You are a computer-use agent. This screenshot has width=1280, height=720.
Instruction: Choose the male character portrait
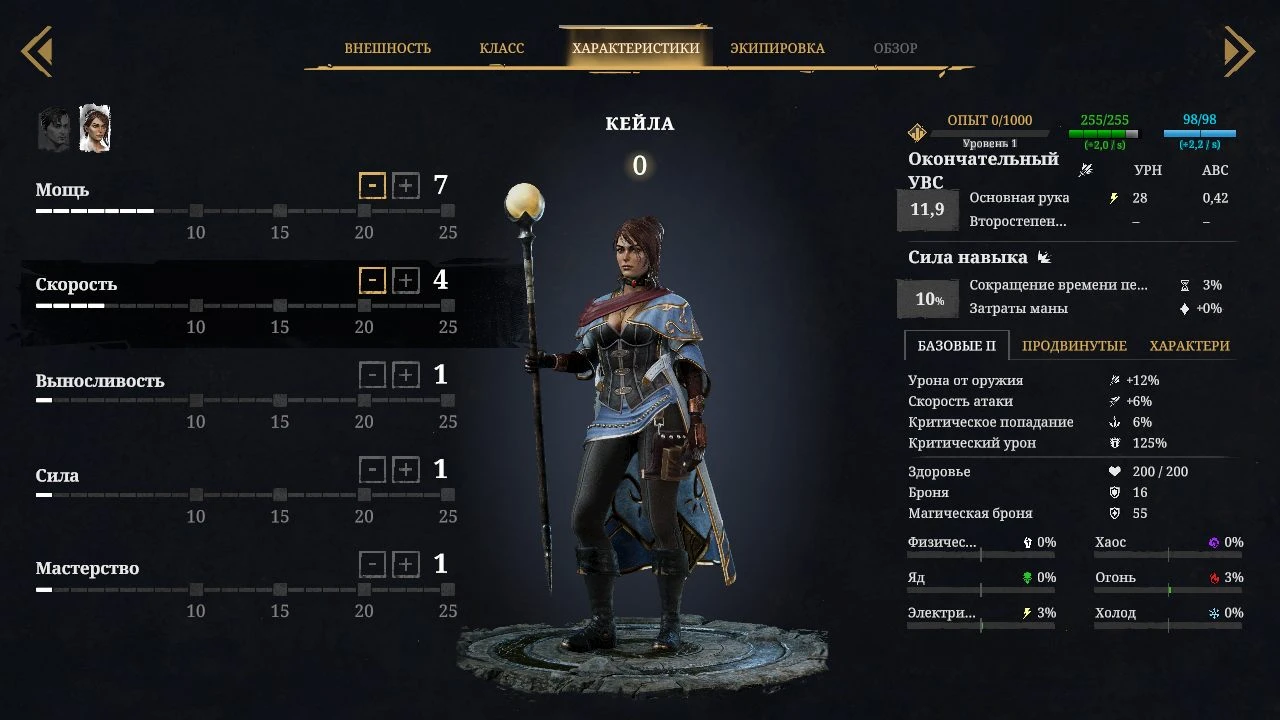[x=55, y=129]
